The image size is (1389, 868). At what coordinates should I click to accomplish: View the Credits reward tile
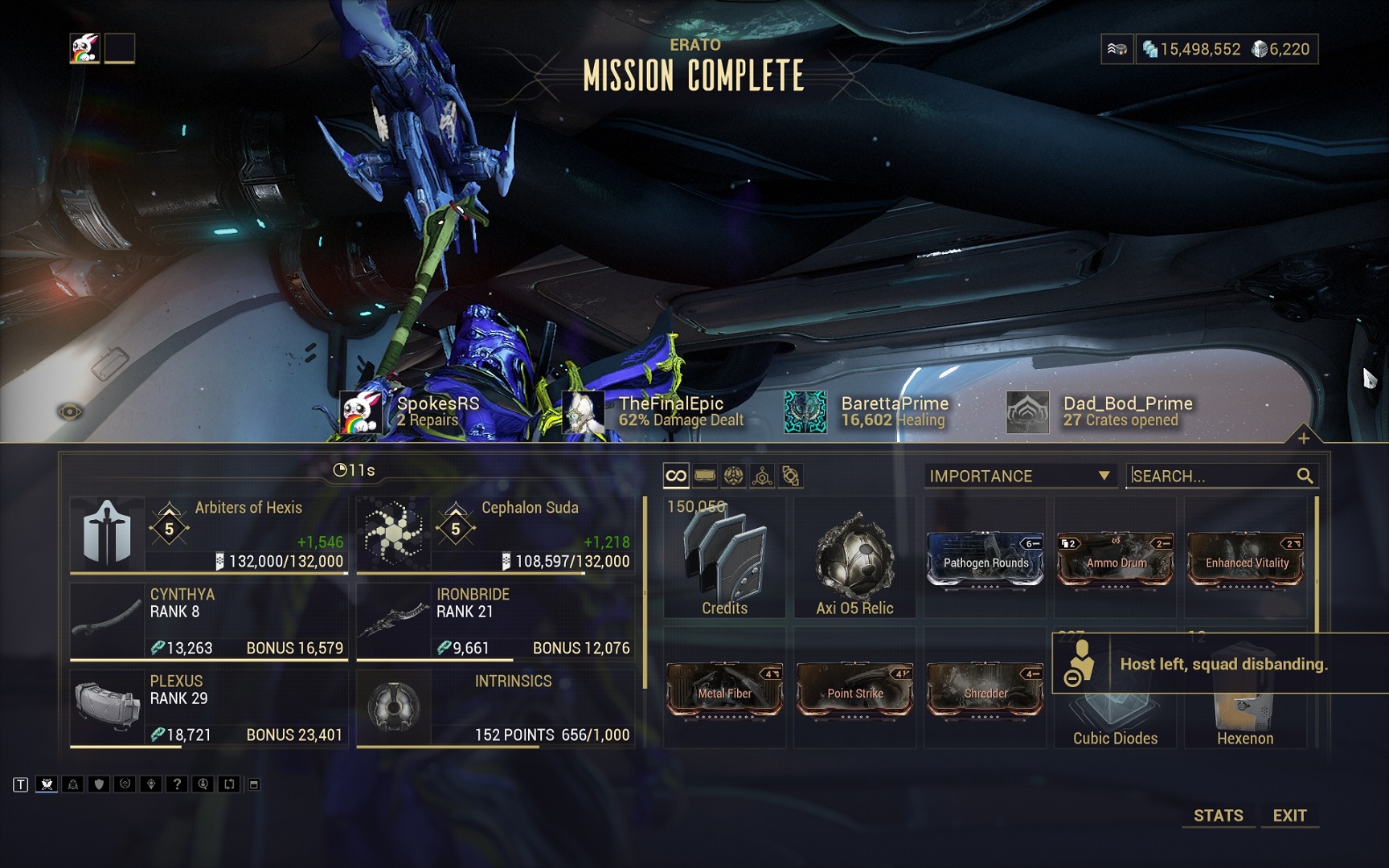point(724,558)
